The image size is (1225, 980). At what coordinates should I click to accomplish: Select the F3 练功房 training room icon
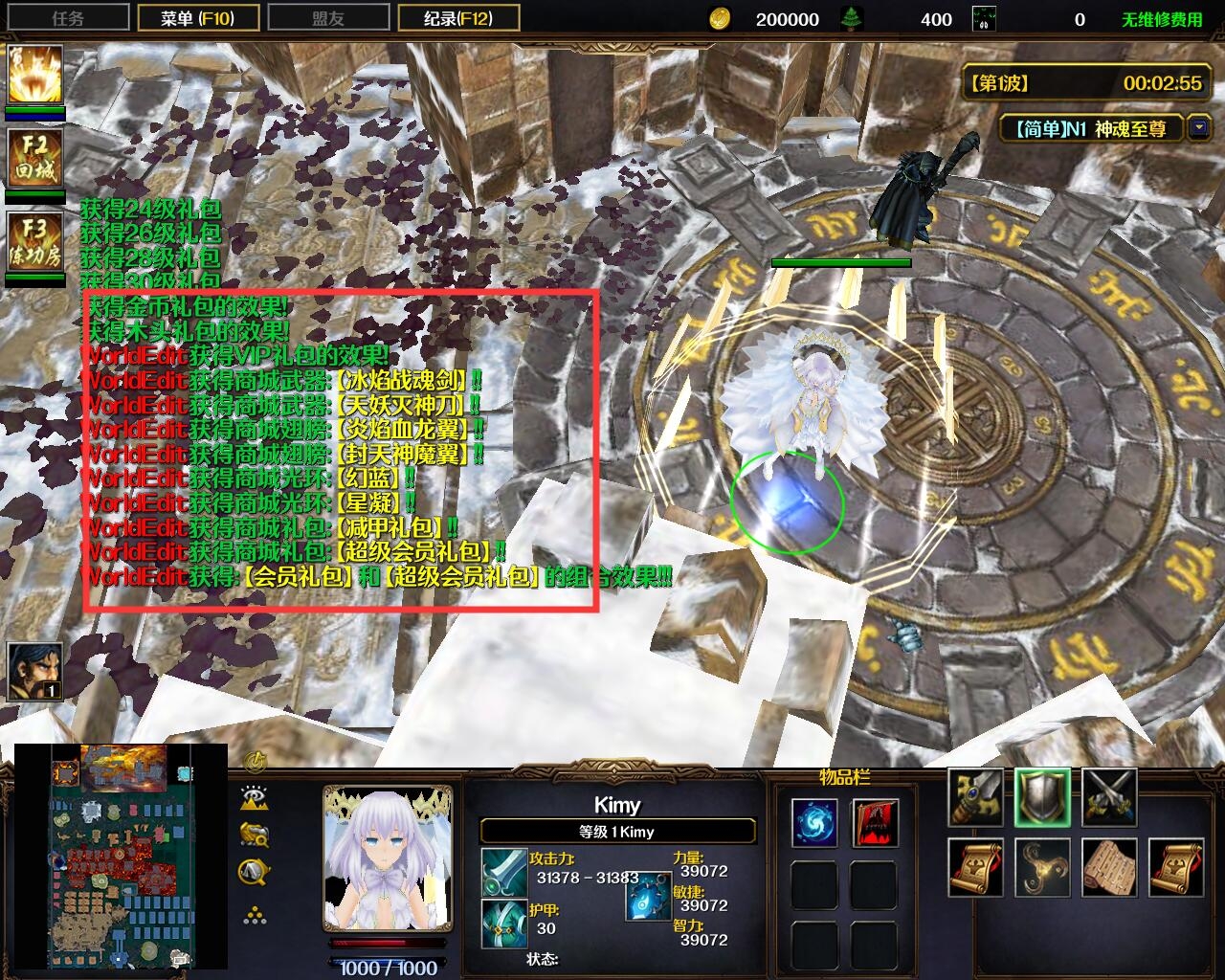coord(35,241)
